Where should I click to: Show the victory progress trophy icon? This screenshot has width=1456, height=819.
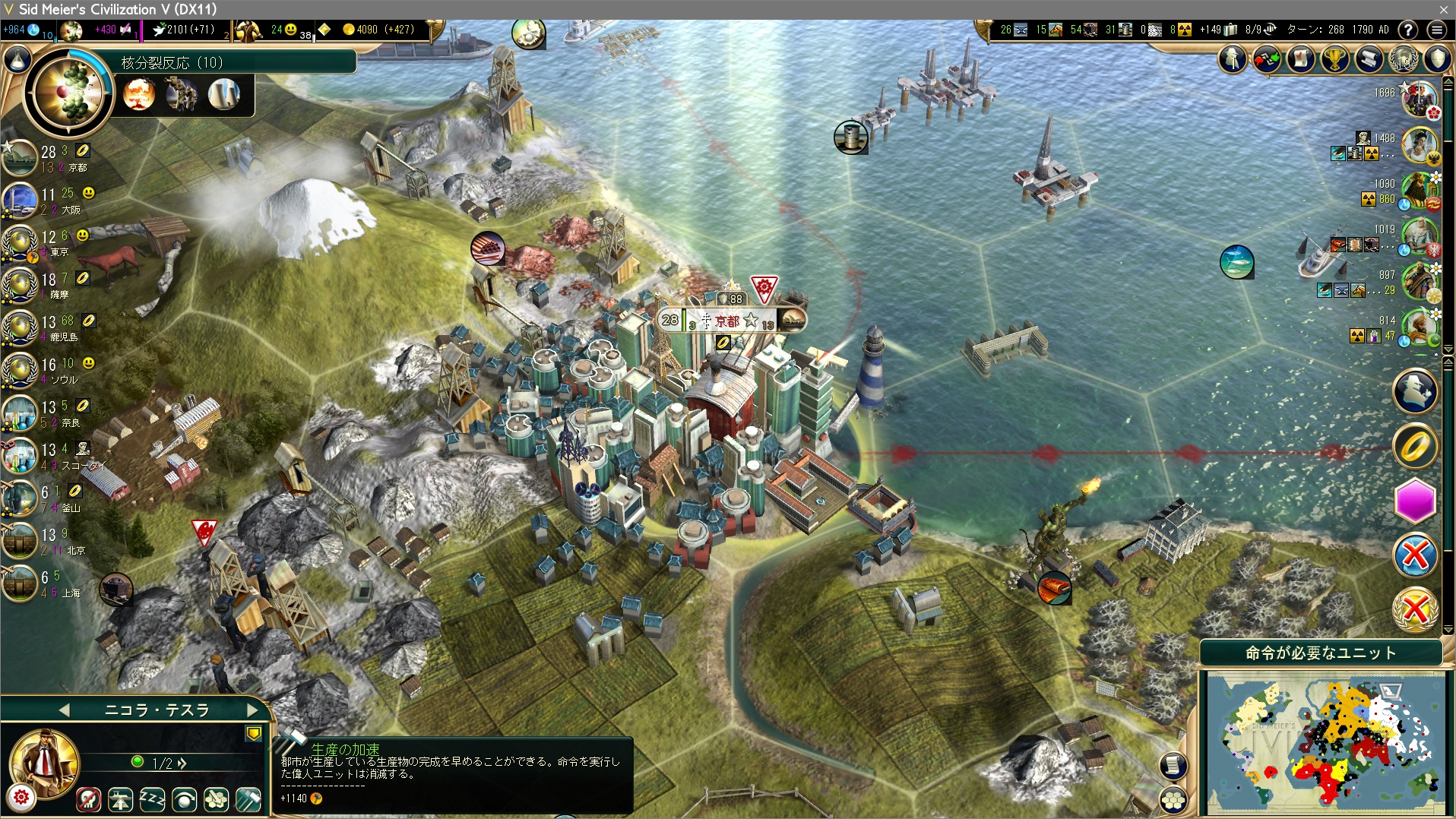1334,58
